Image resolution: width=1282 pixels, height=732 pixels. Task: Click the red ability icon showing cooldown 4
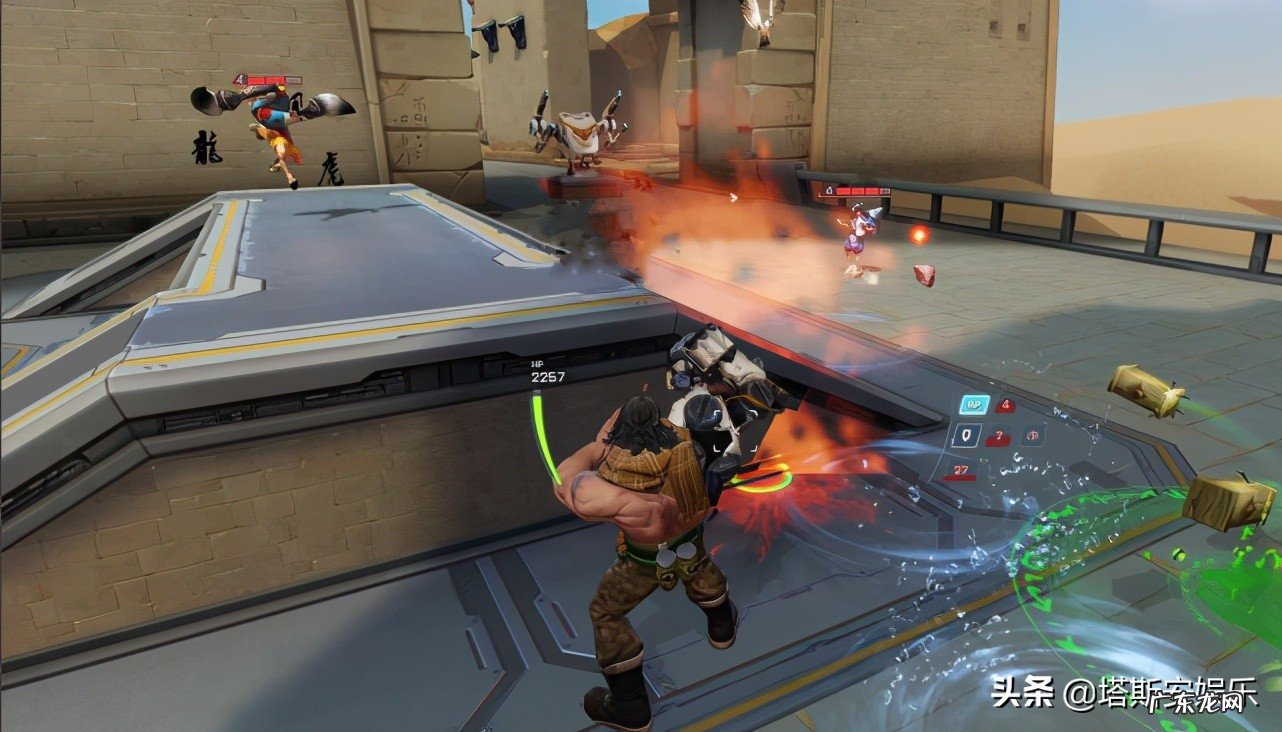click(x=1005, y=406)
